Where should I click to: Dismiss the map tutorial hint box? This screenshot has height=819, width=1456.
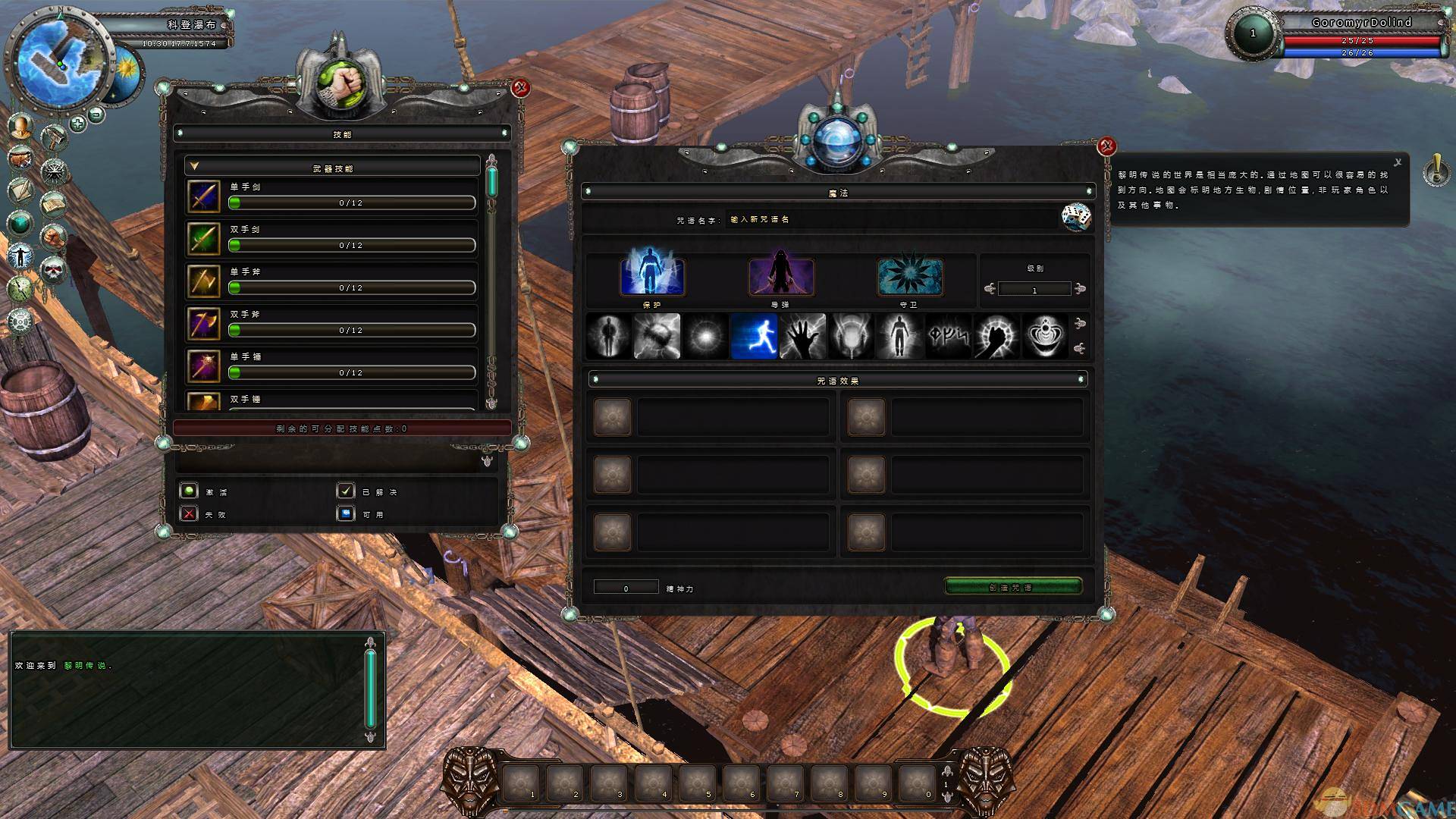pyautogui.click(x=1398, y=162)
